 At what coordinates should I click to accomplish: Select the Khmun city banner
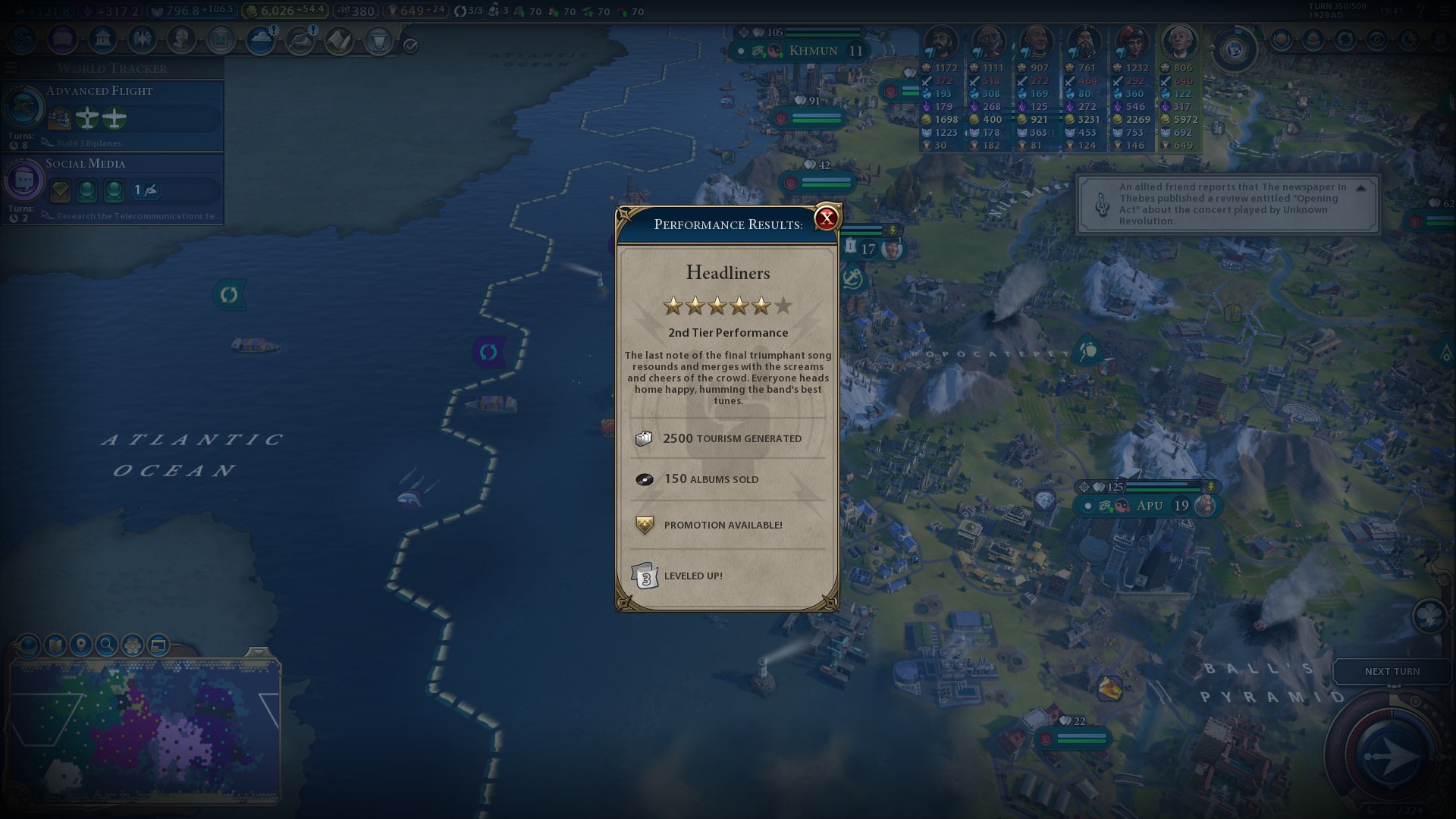813,51
